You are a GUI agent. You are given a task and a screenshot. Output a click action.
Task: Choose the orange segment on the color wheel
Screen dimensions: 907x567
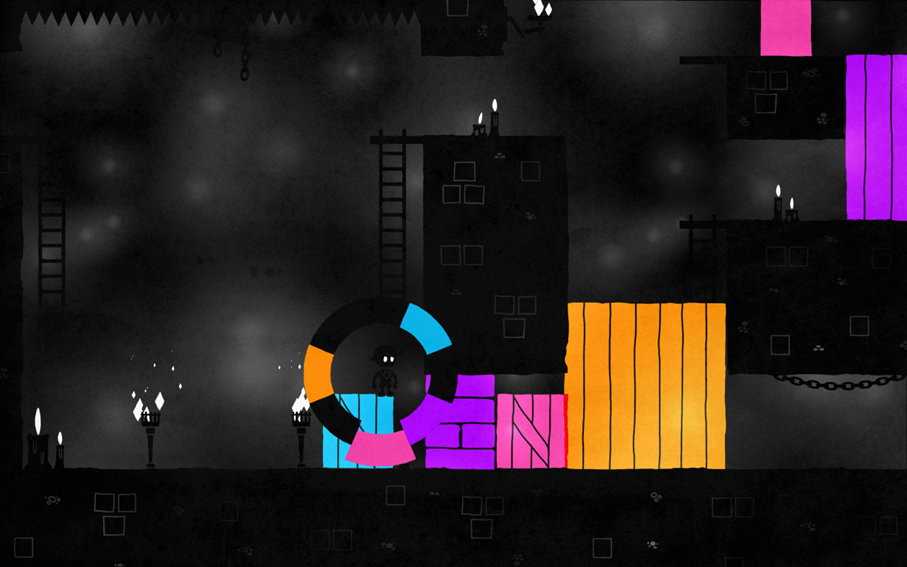coord(318,371)
